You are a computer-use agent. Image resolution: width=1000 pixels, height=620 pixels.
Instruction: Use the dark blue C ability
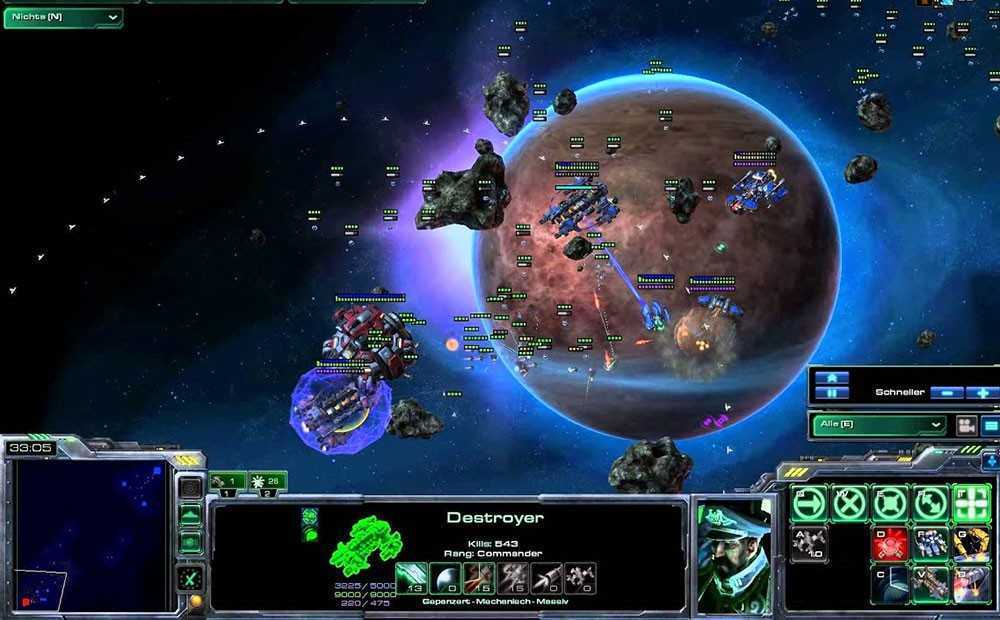pos(888,583)
